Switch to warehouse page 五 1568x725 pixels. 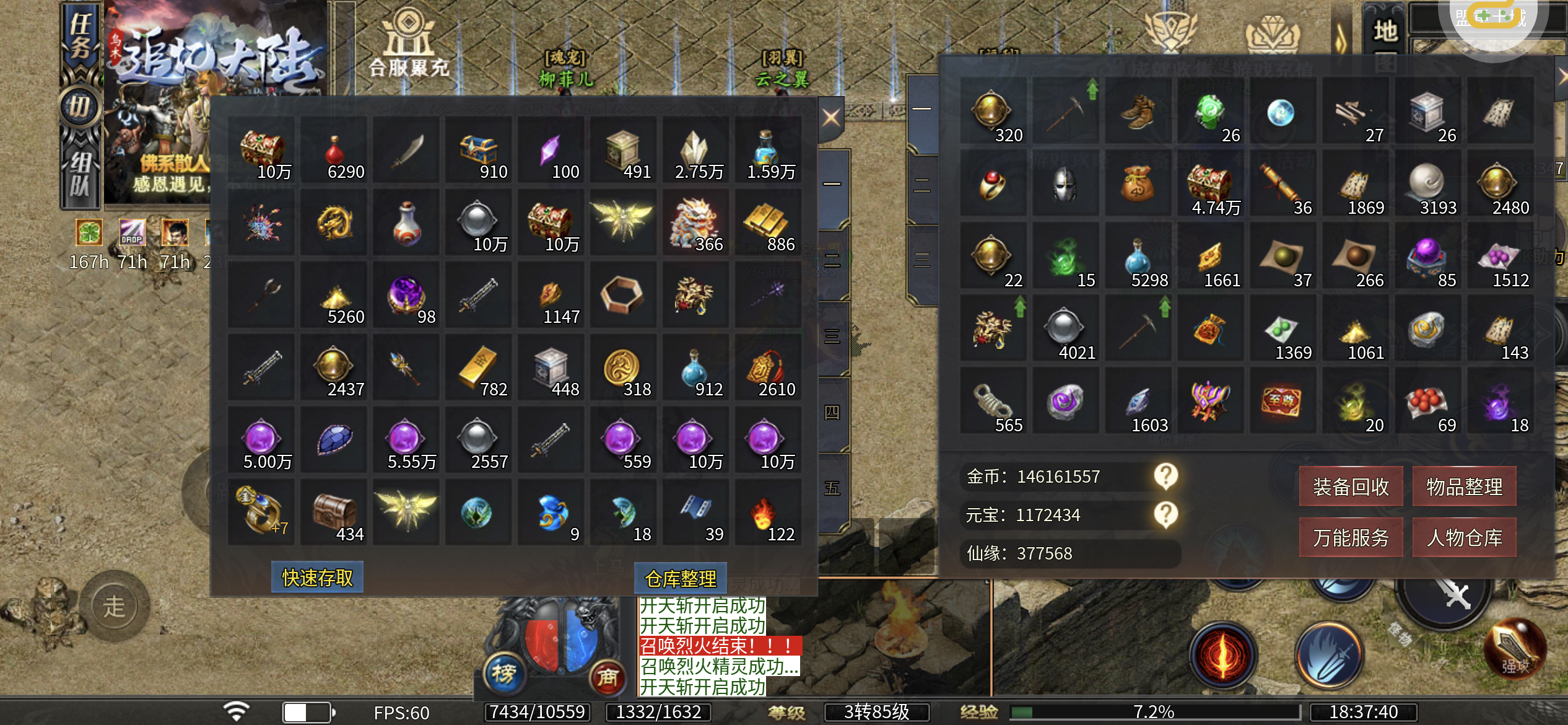coord(832,488)
